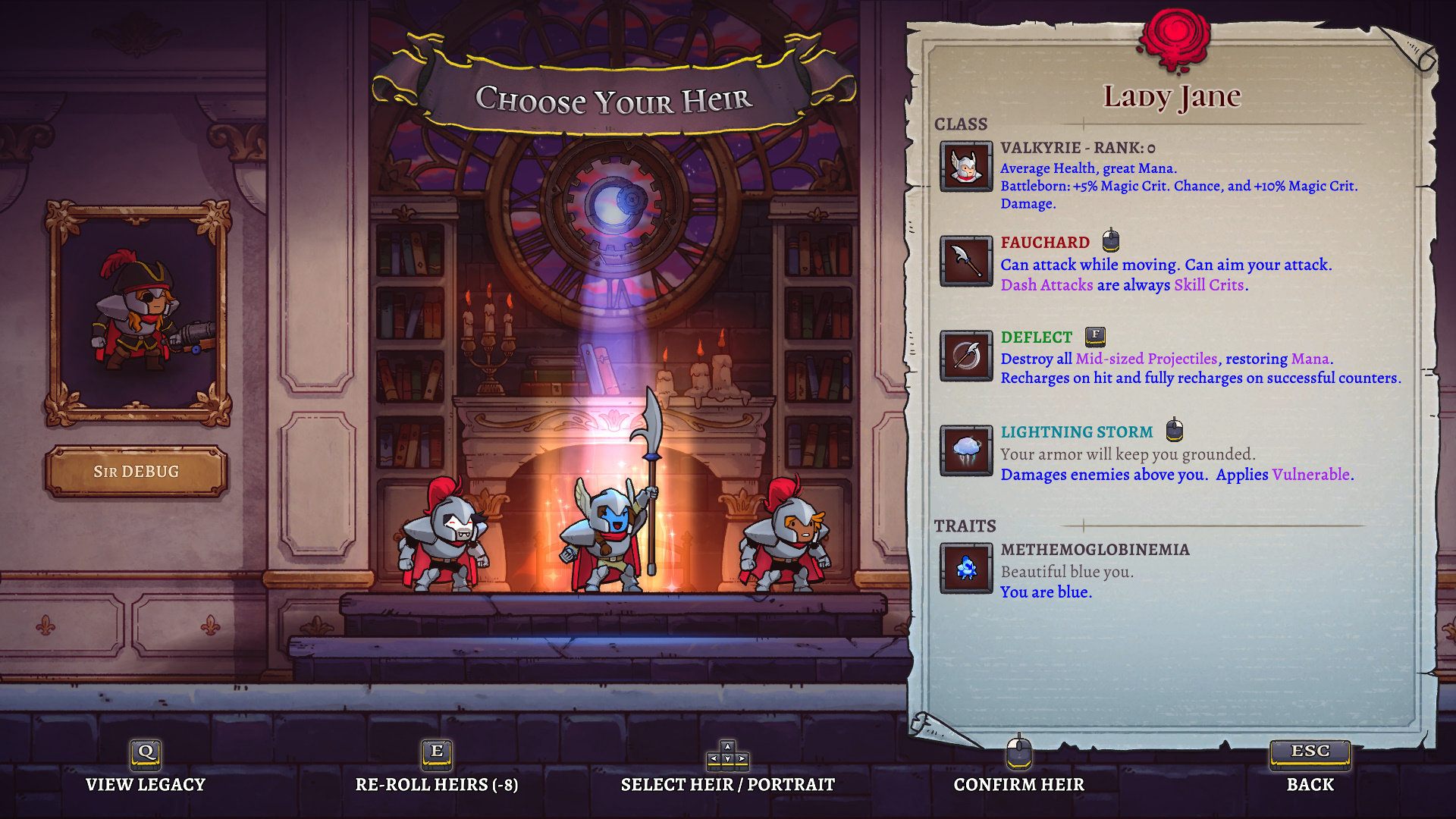Viewport: 1456px width, 819px height.
Task: Select the Sir Debug portrait nameplate
Action: [x=136, y=472]
